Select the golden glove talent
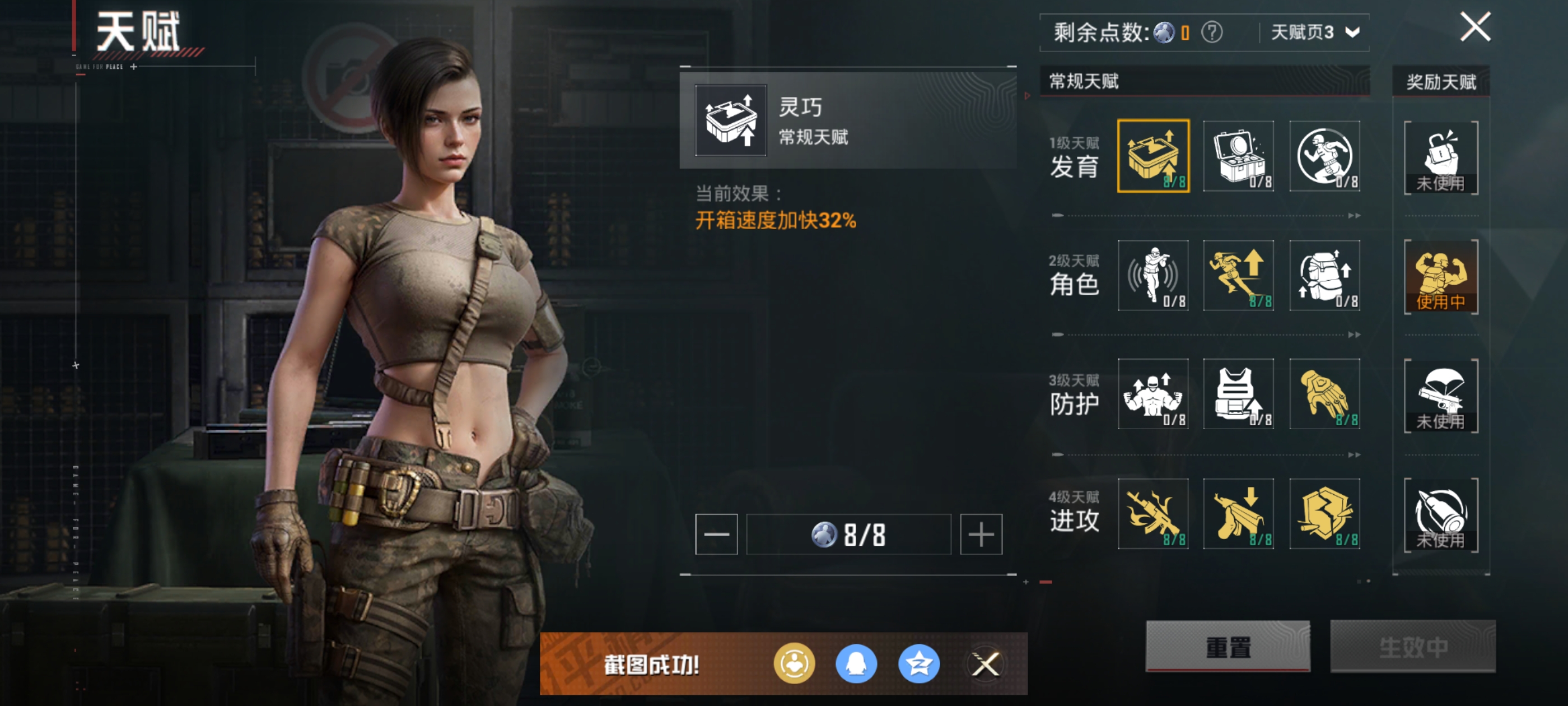Image resolution: width=1568 pixels, height=706 pixels. pyautogui.click(x=1324, y=394)
